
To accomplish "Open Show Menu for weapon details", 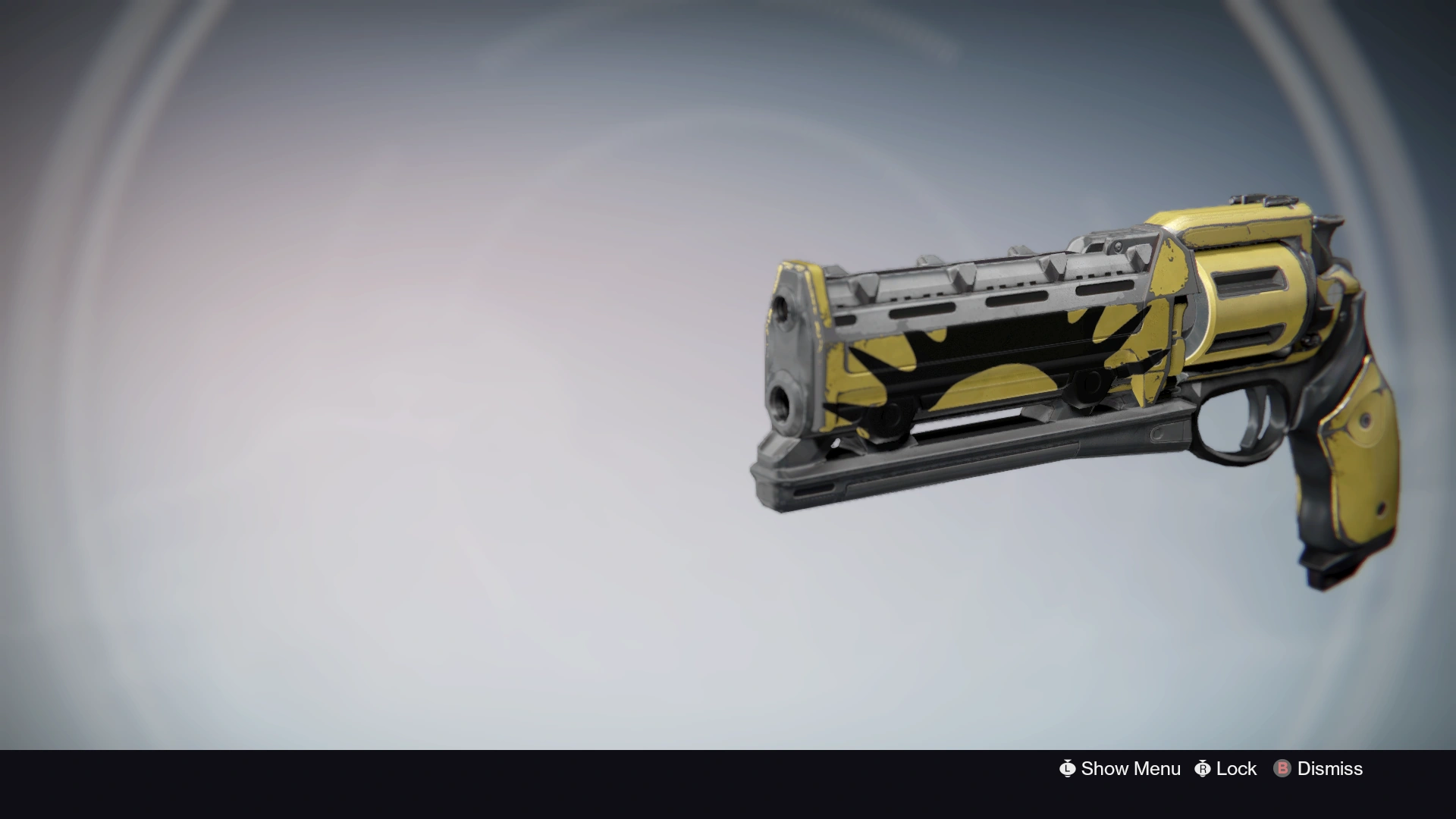I will pos(1120,768).
